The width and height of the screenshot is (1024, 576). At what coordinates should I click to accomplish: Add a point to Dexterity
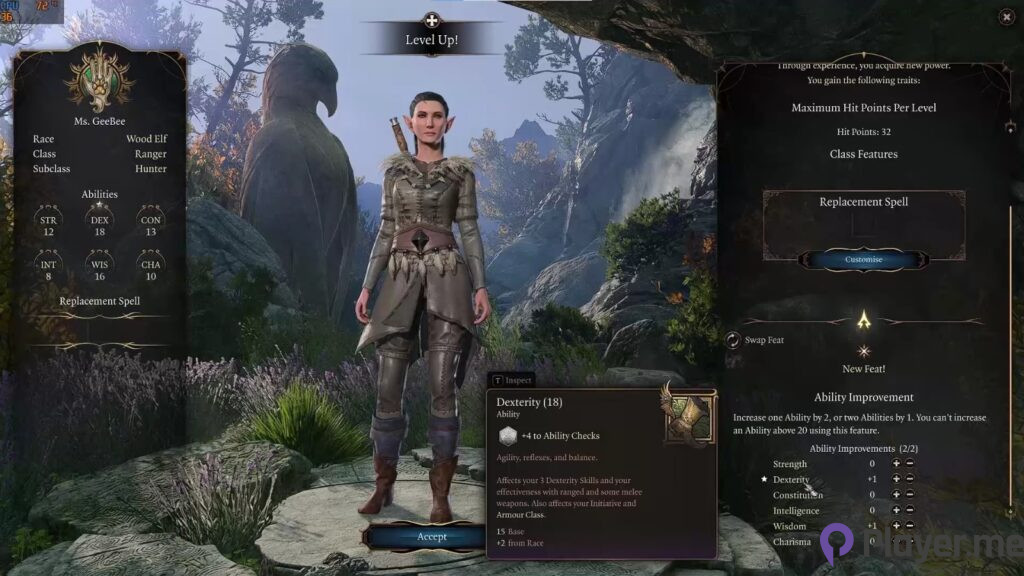pos(896,480)
